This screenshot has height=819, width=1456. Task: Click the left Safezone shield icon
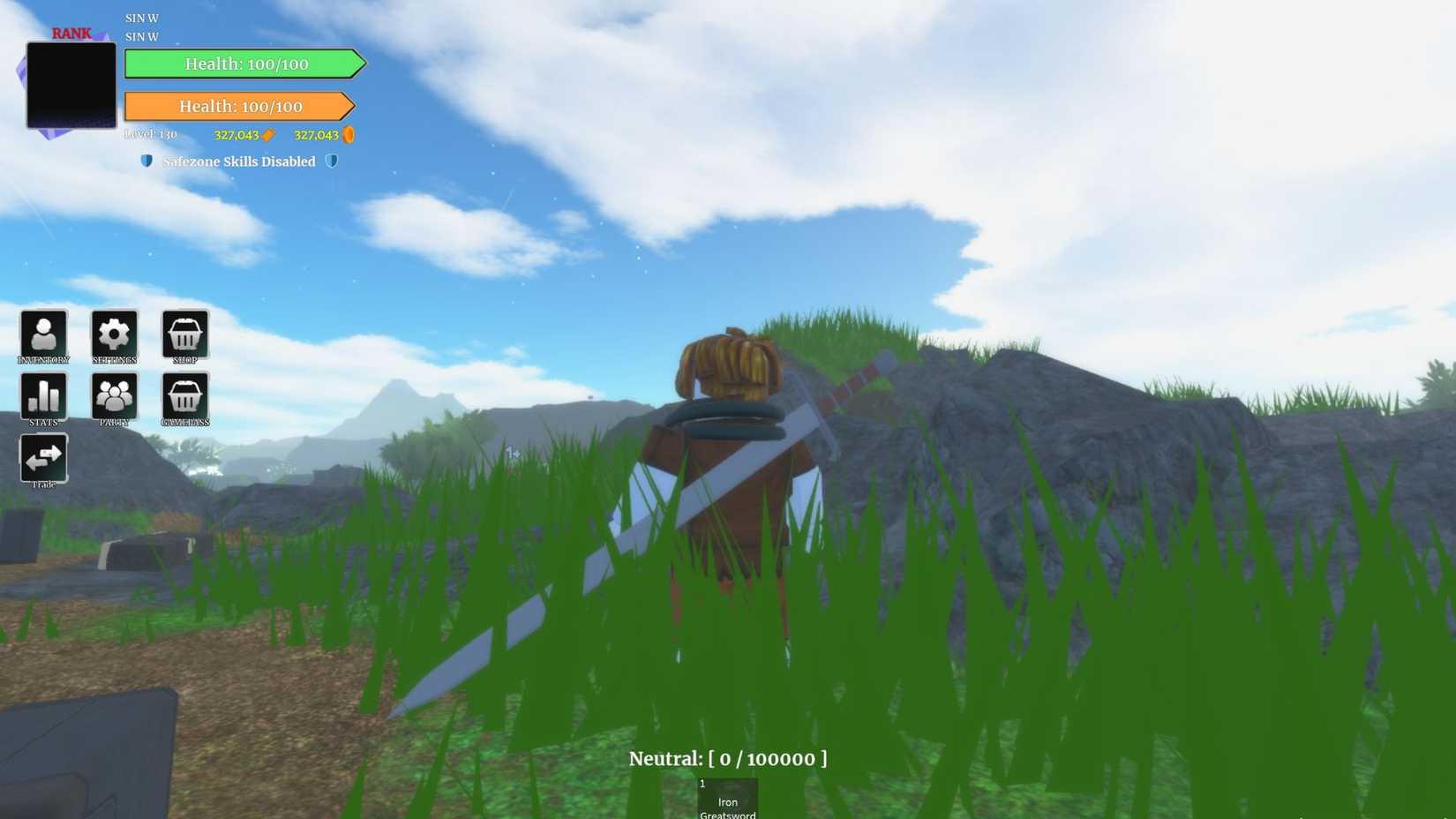coord(146,162)
